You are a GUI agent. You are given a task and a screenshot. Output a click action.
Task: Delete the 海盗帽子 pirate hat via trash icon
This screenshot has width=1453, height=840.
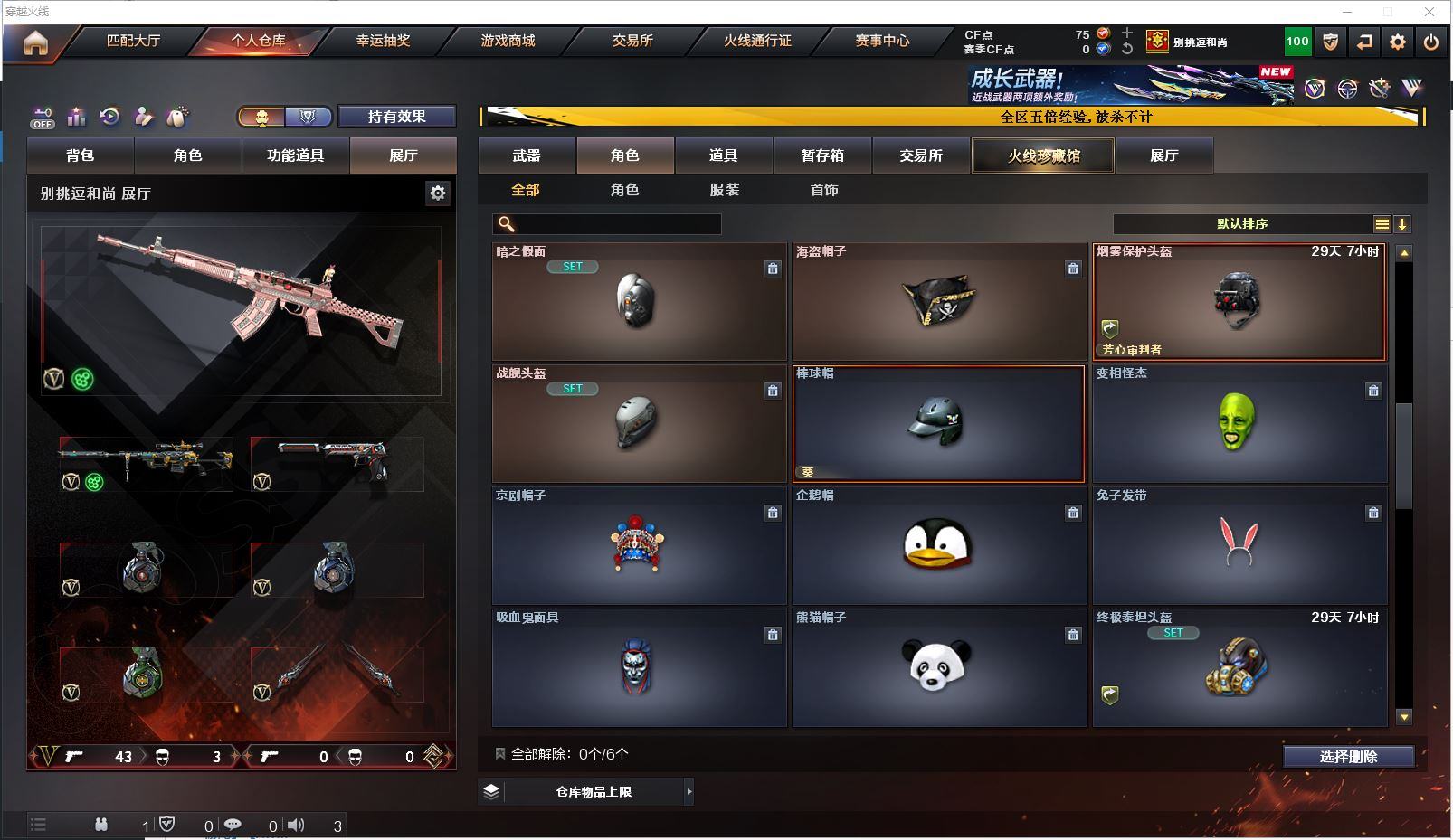click(x=1073, y=269)
